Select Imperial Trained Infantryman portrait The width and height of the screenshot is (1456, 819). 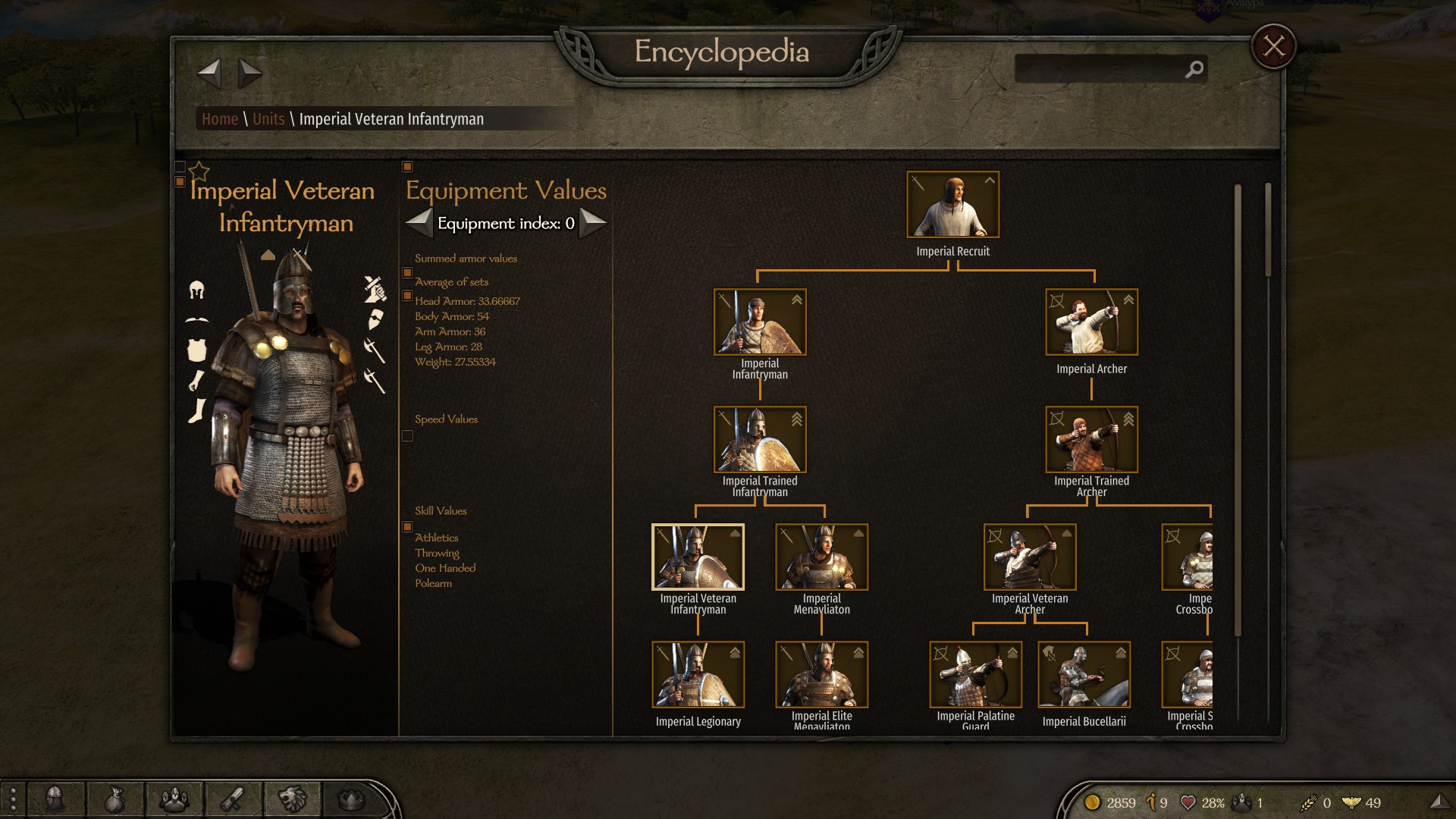(x=759, y=440)
